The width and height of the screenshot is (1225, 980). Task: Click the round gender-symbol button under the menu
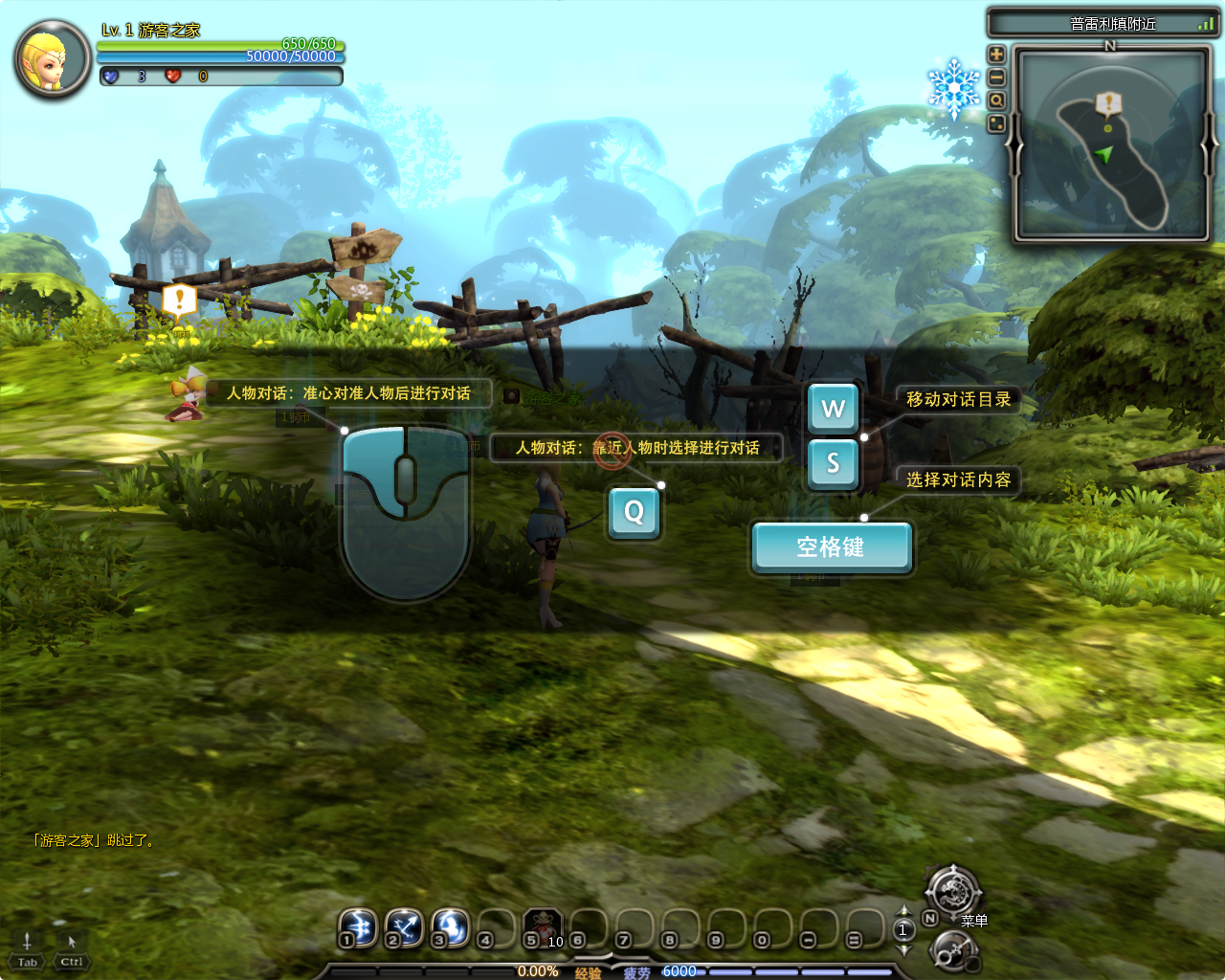(953, 951)
